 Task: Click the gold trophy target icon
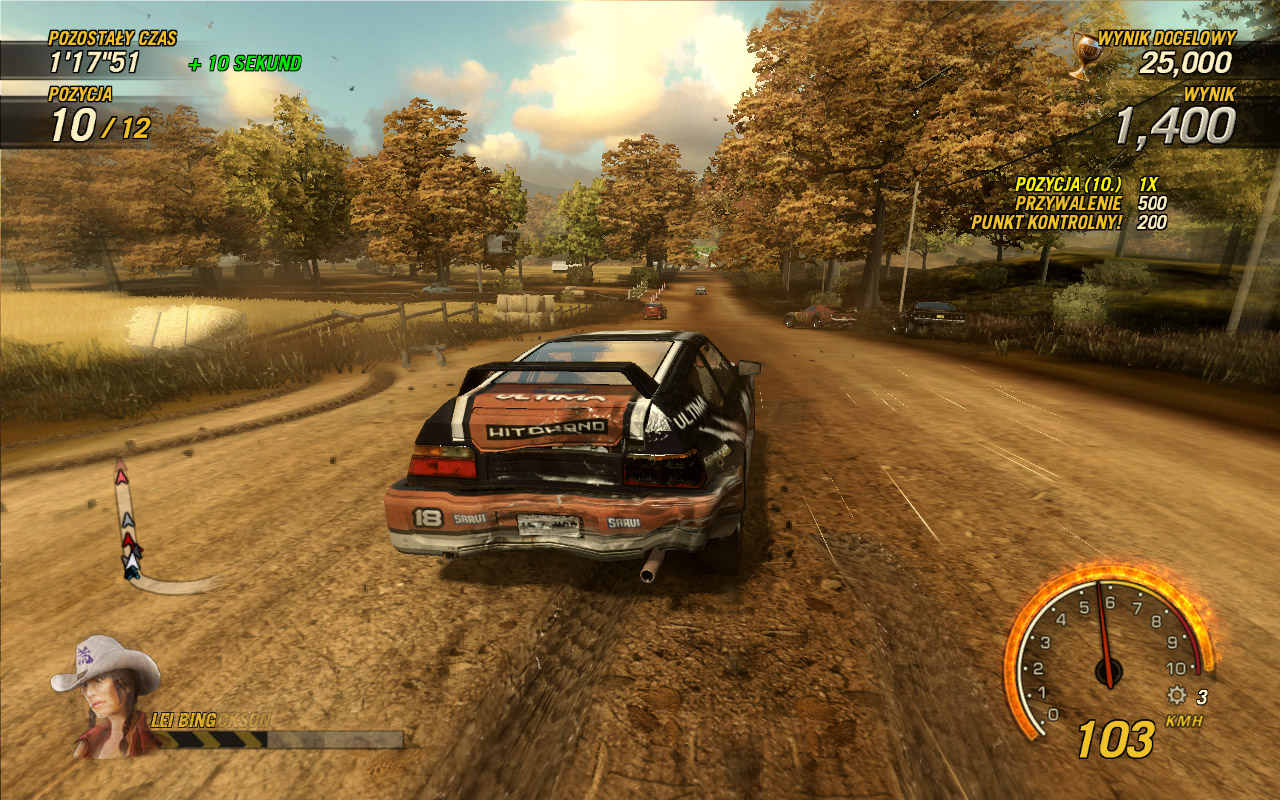click(x=1082, y=56)
